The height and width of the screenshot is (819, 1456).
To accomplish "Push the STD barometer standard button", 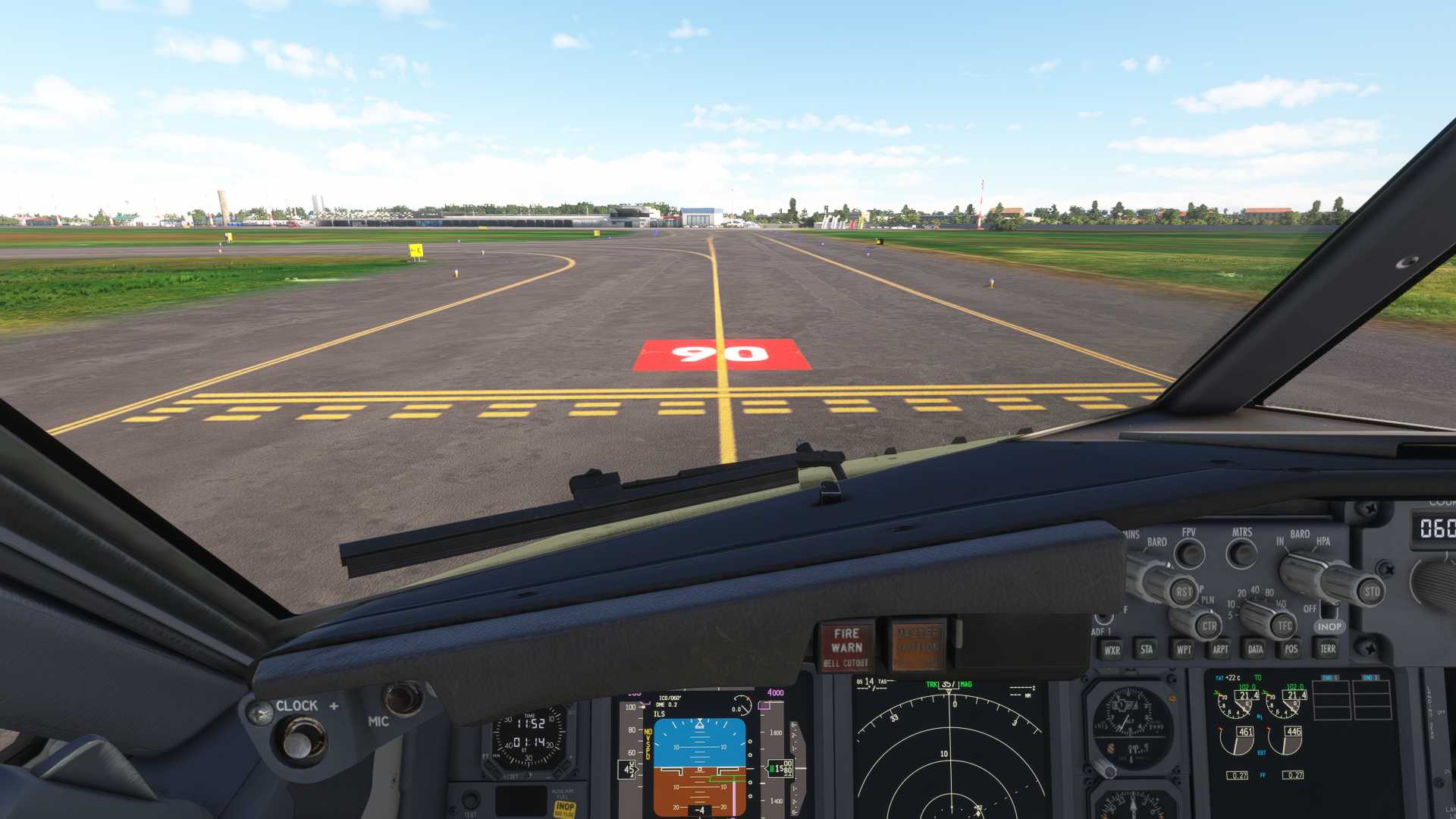I will pyautogui.click(x=1372, y=591).
